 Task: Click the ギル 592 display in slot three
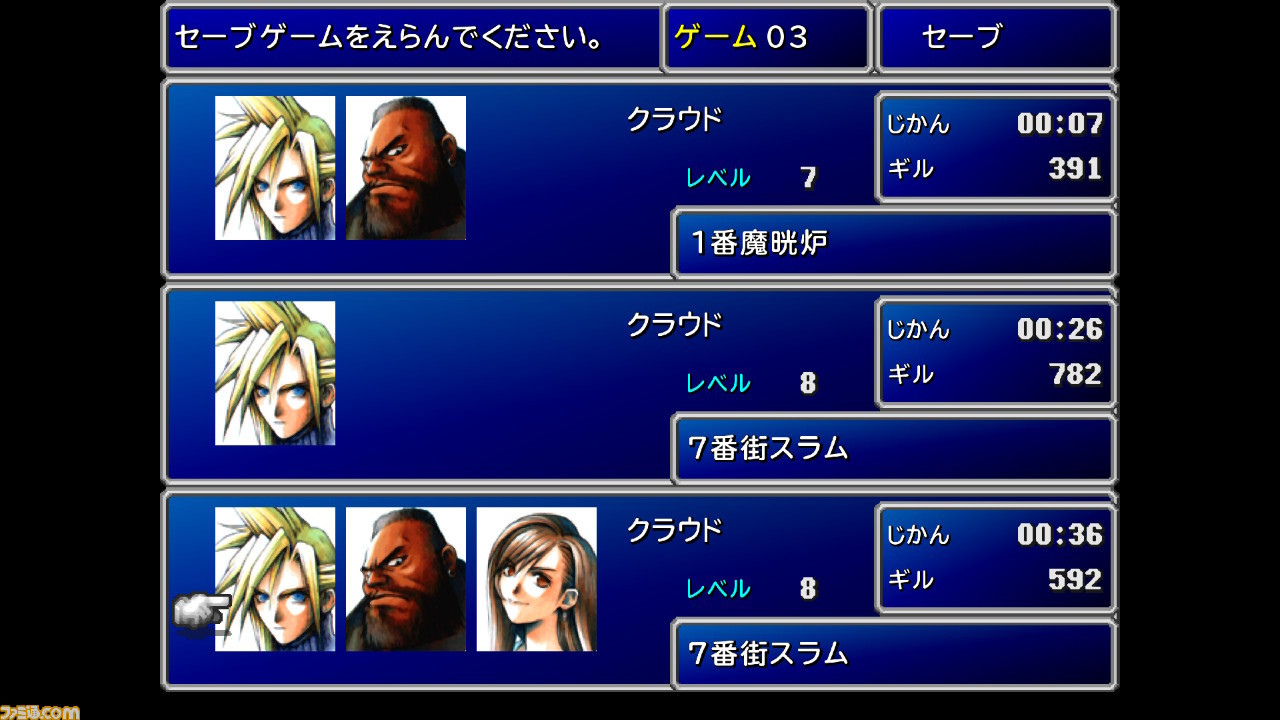click(995, 580)
